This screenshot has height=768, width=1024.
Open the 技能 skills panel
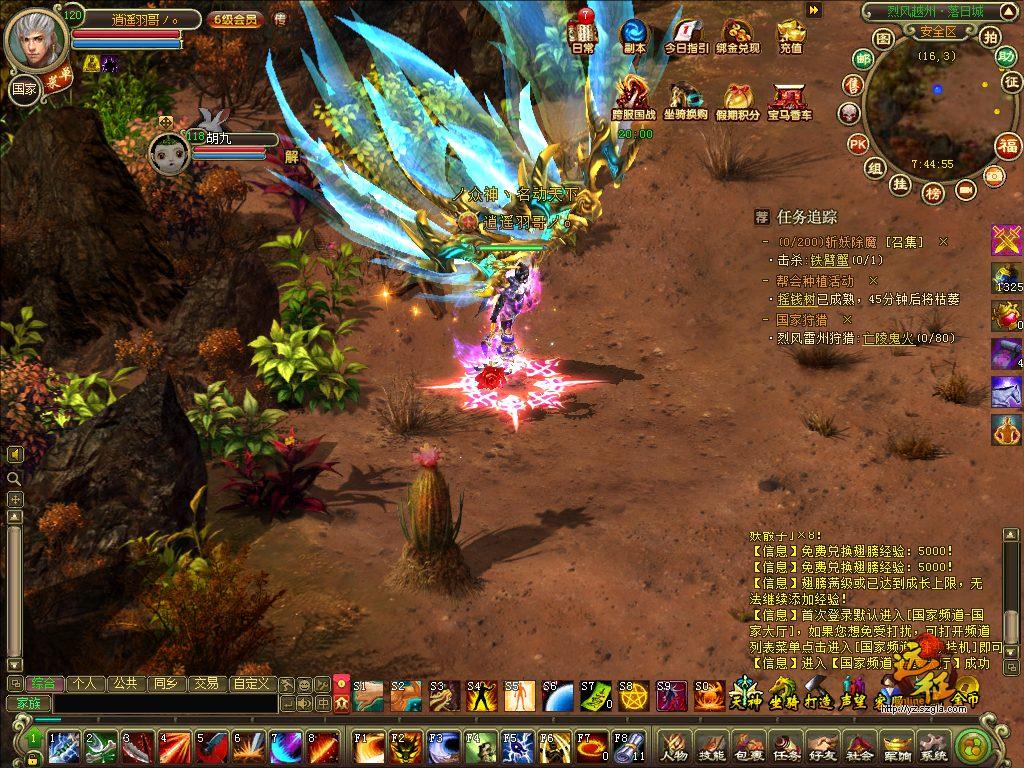(x=711, y=743)
